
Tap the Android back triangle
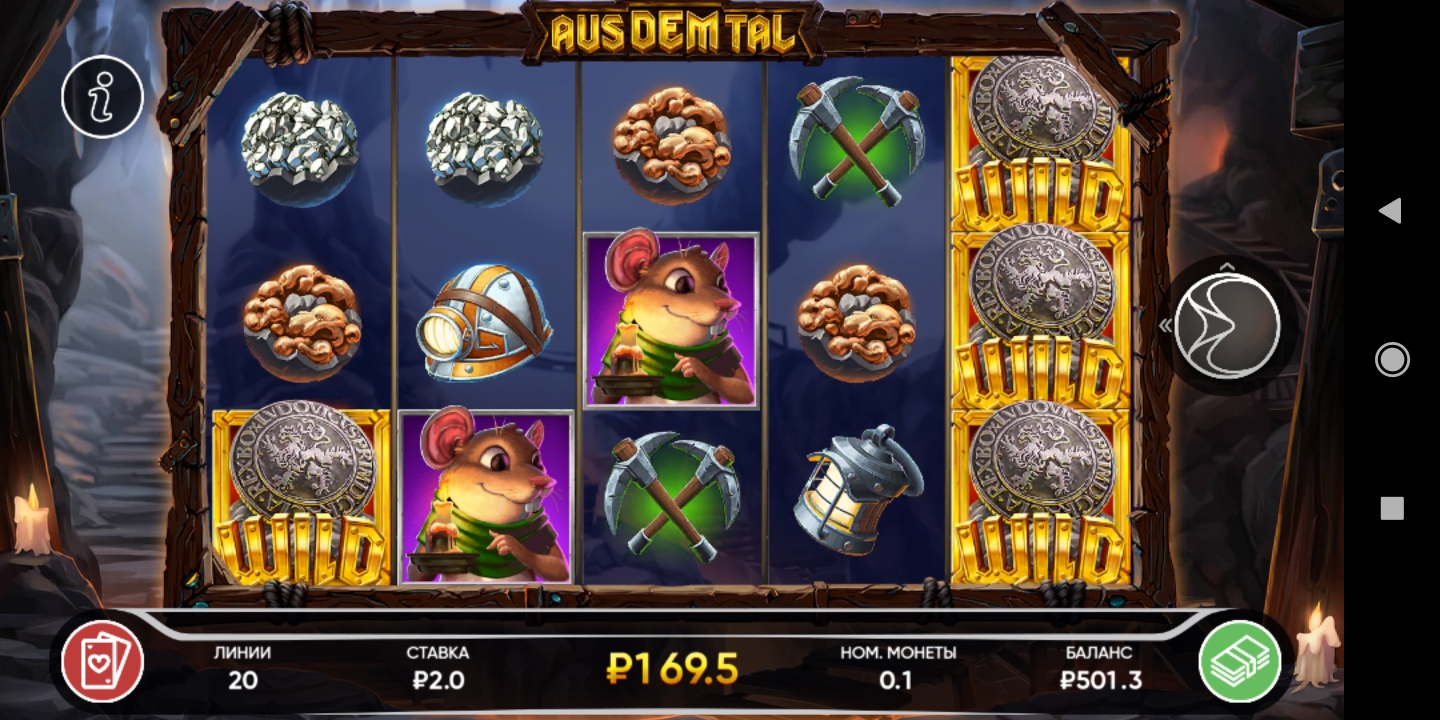(1390, 210)
